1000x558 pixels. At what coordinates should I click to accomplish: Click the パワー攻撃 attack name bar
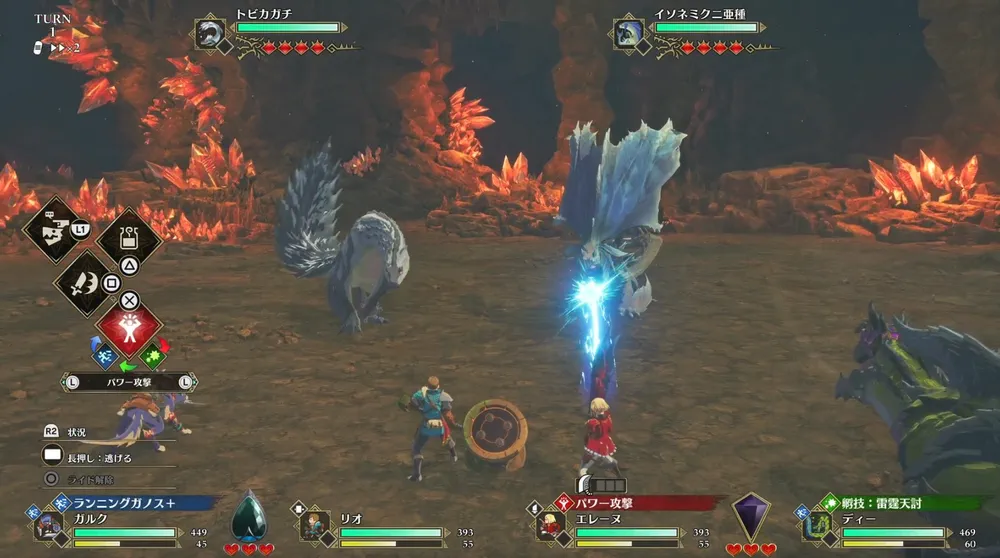point(128,381)
